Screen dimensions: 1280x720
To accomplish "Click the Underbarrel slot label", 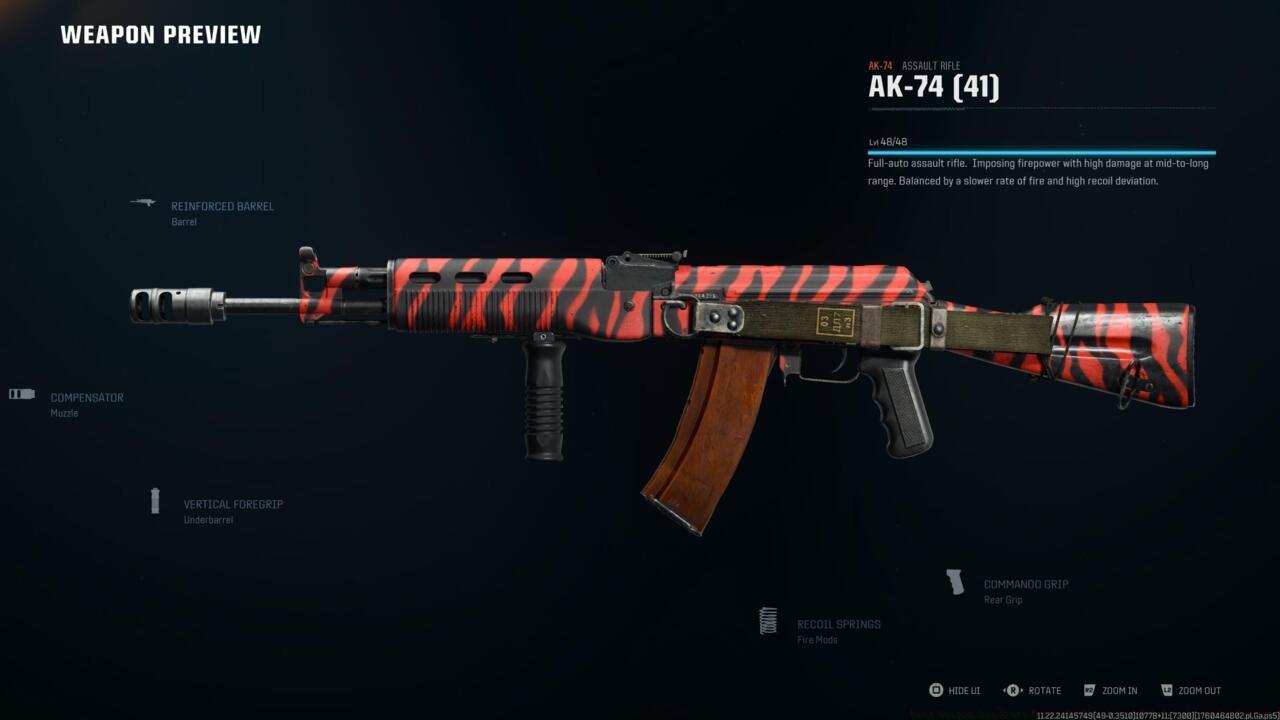I will coord(206,519).
